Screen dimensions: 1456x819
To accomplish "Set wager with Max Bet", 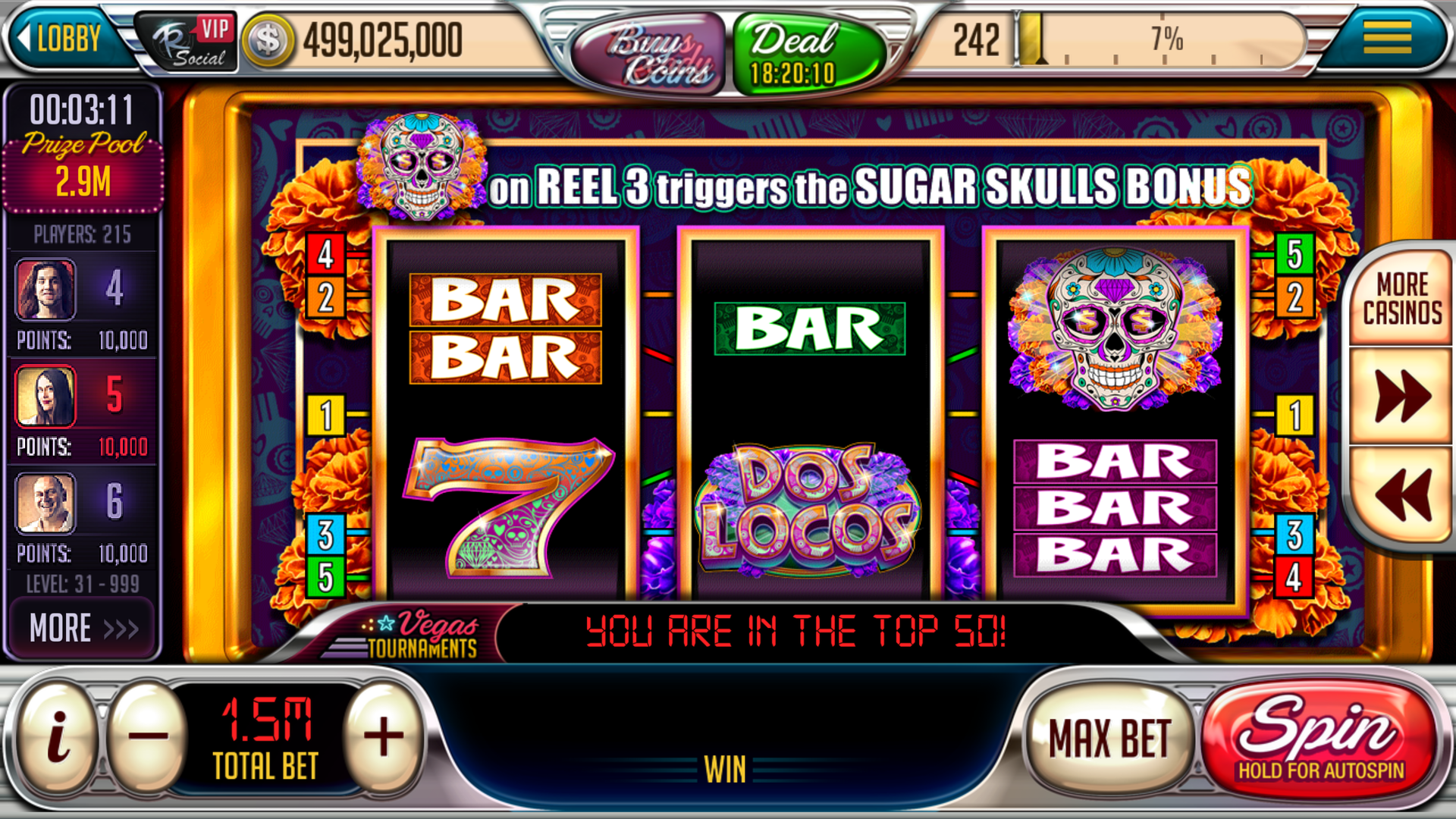I will (x=1109, y=739).
